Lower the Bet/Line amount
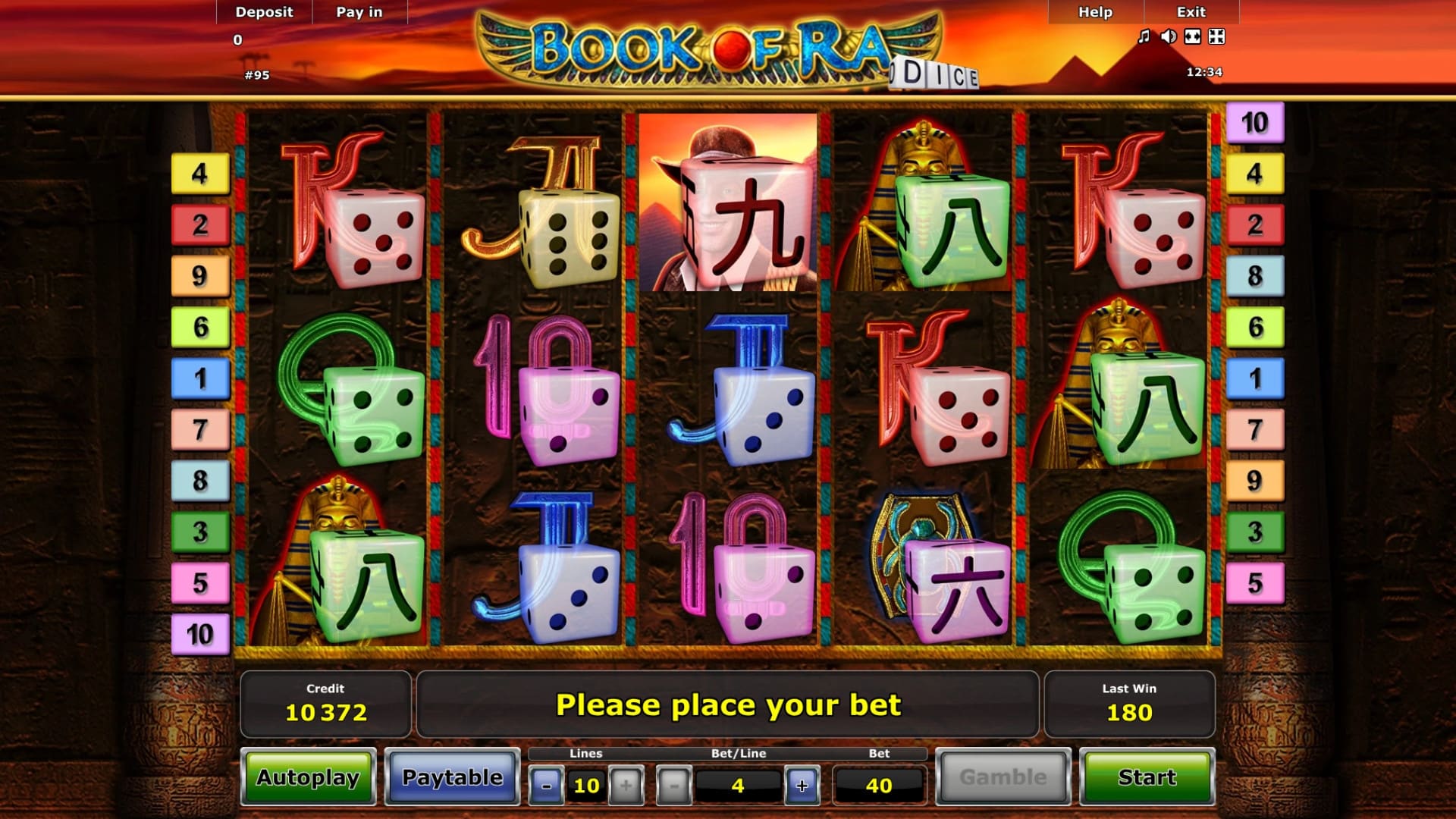The image size is (1456, 819). tap(673, 786)
